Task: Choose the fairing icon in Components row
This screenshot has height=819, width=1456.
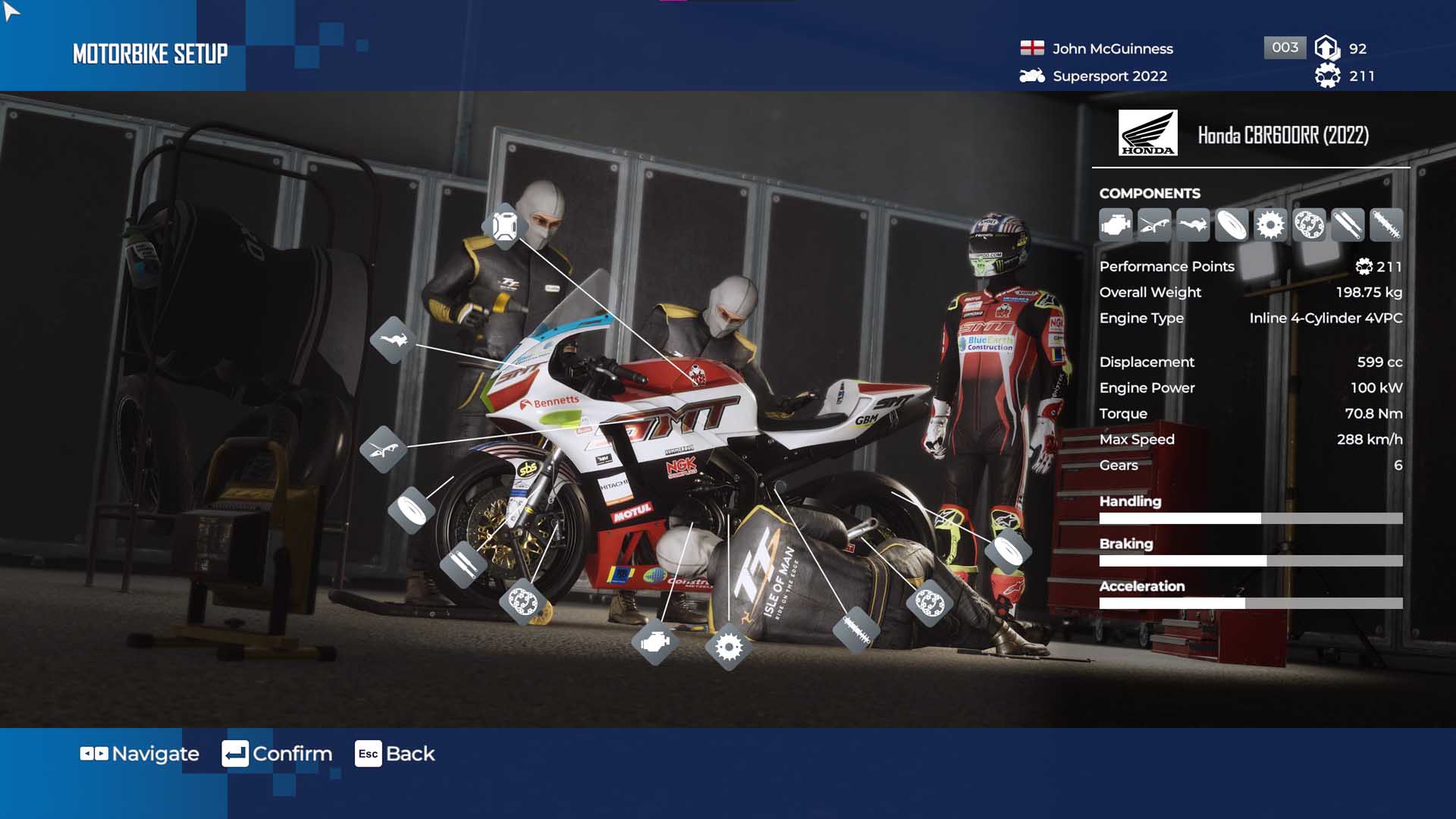Action: tap(1193, 225)
